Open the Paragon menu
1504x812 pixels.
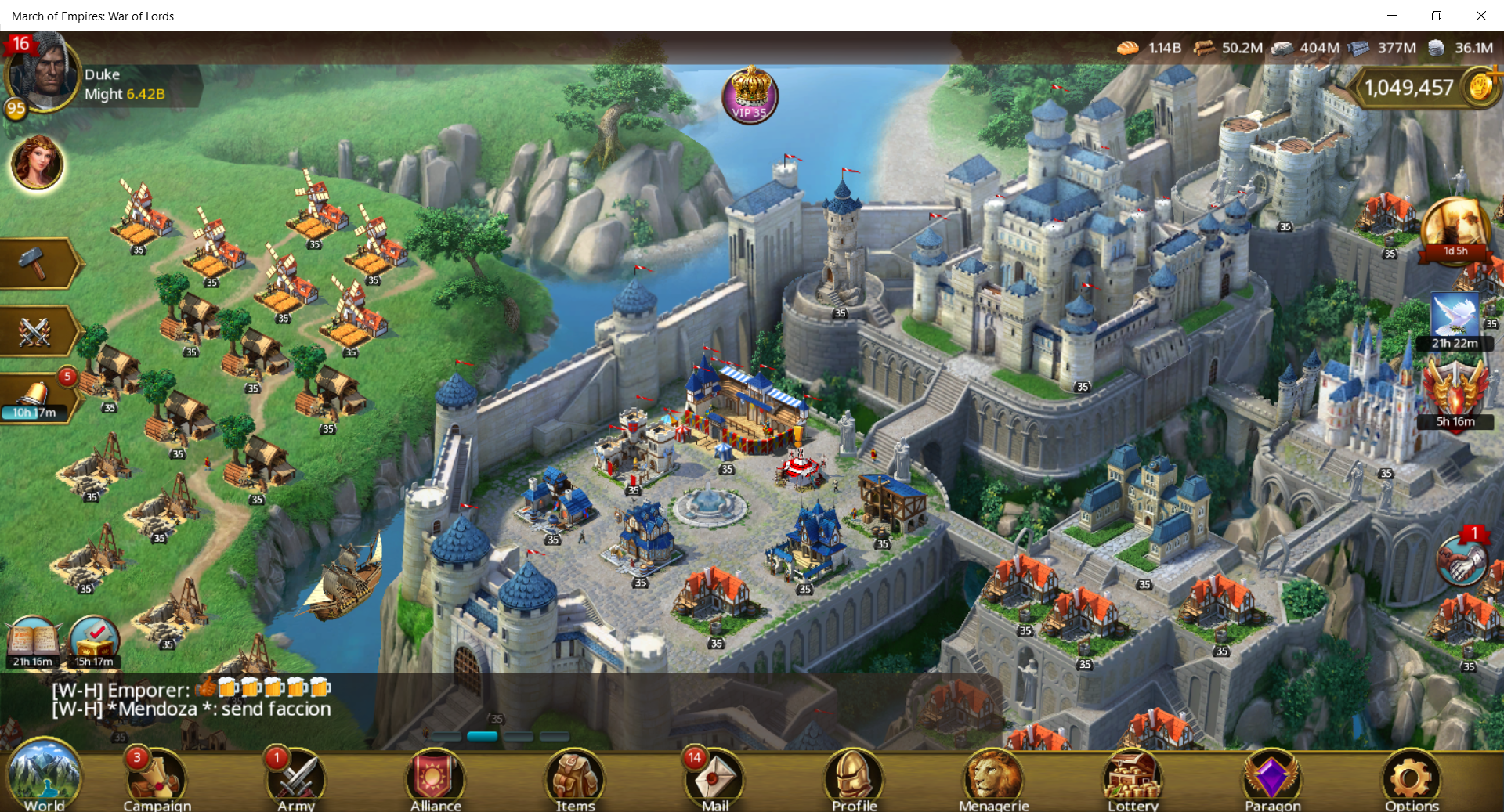coord(1272,779)
